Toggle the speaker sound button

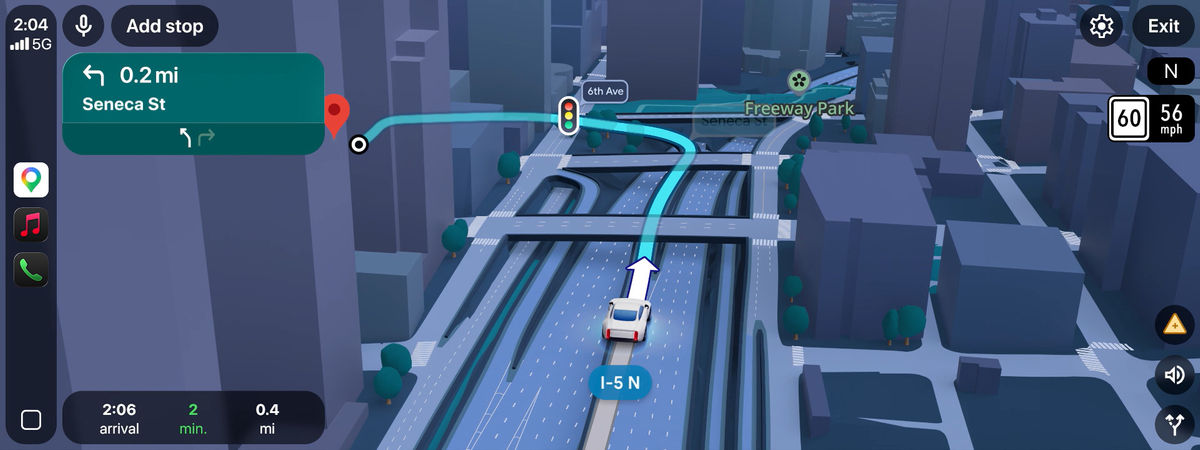(x=1174, y=375)
